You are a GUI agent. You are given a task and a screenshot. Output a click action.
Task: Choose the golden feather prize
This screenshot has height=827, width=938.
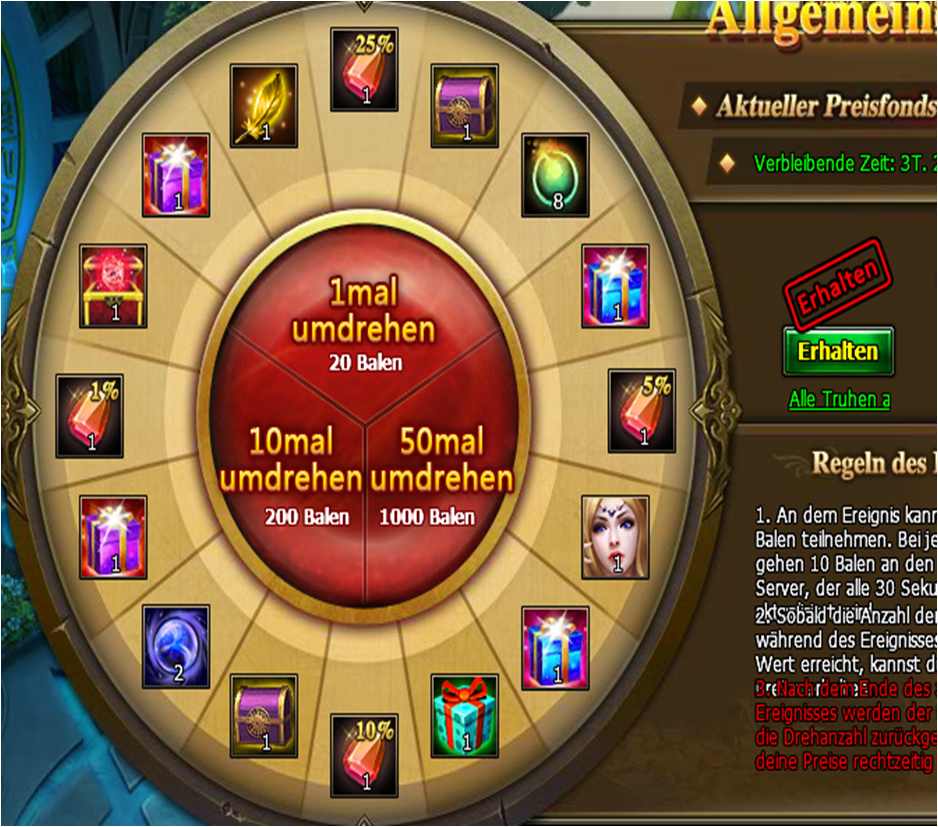coord(264,106)
